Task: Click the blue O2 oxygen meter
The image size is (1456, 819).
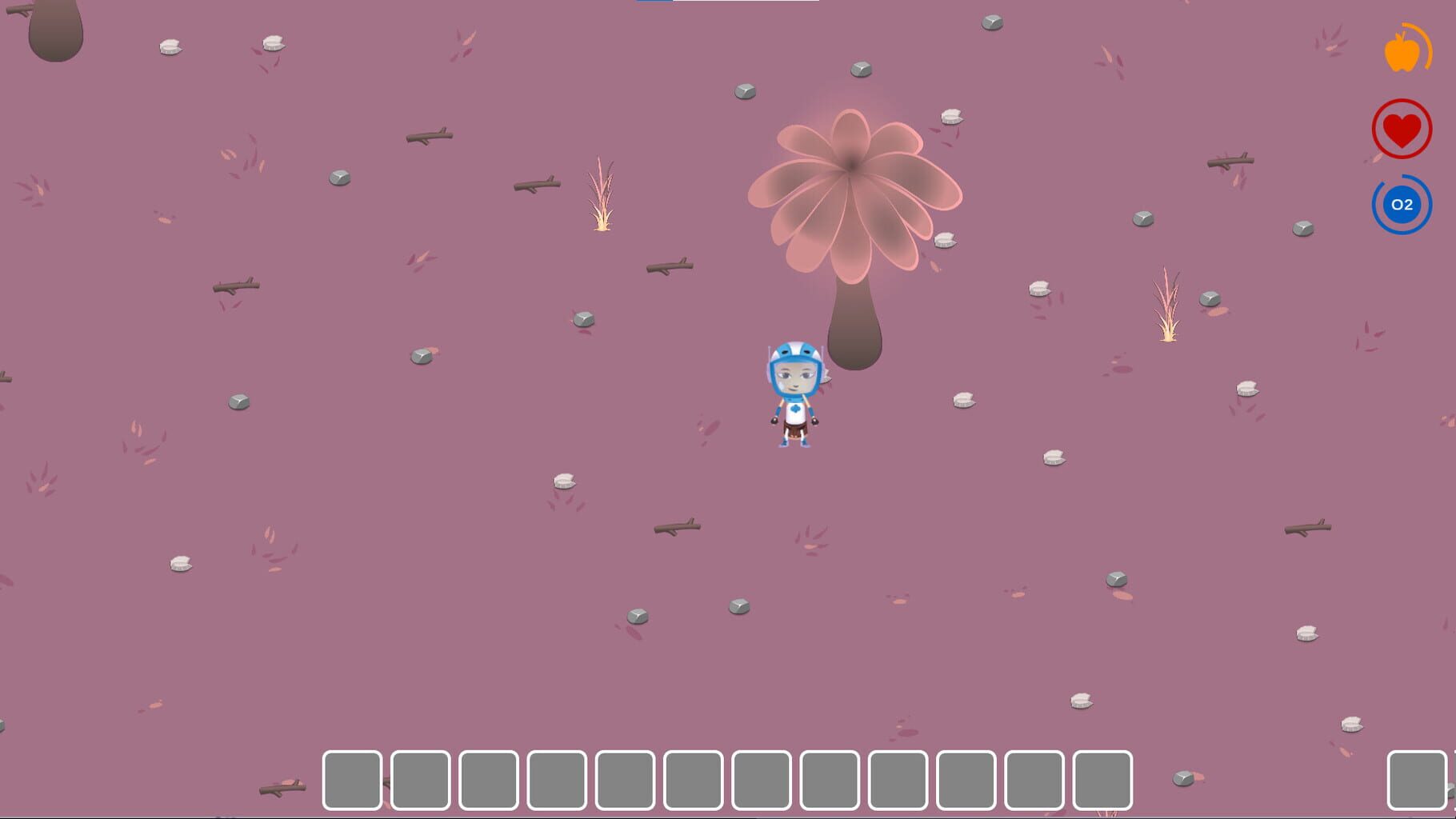Action: tap(1401, 205)
